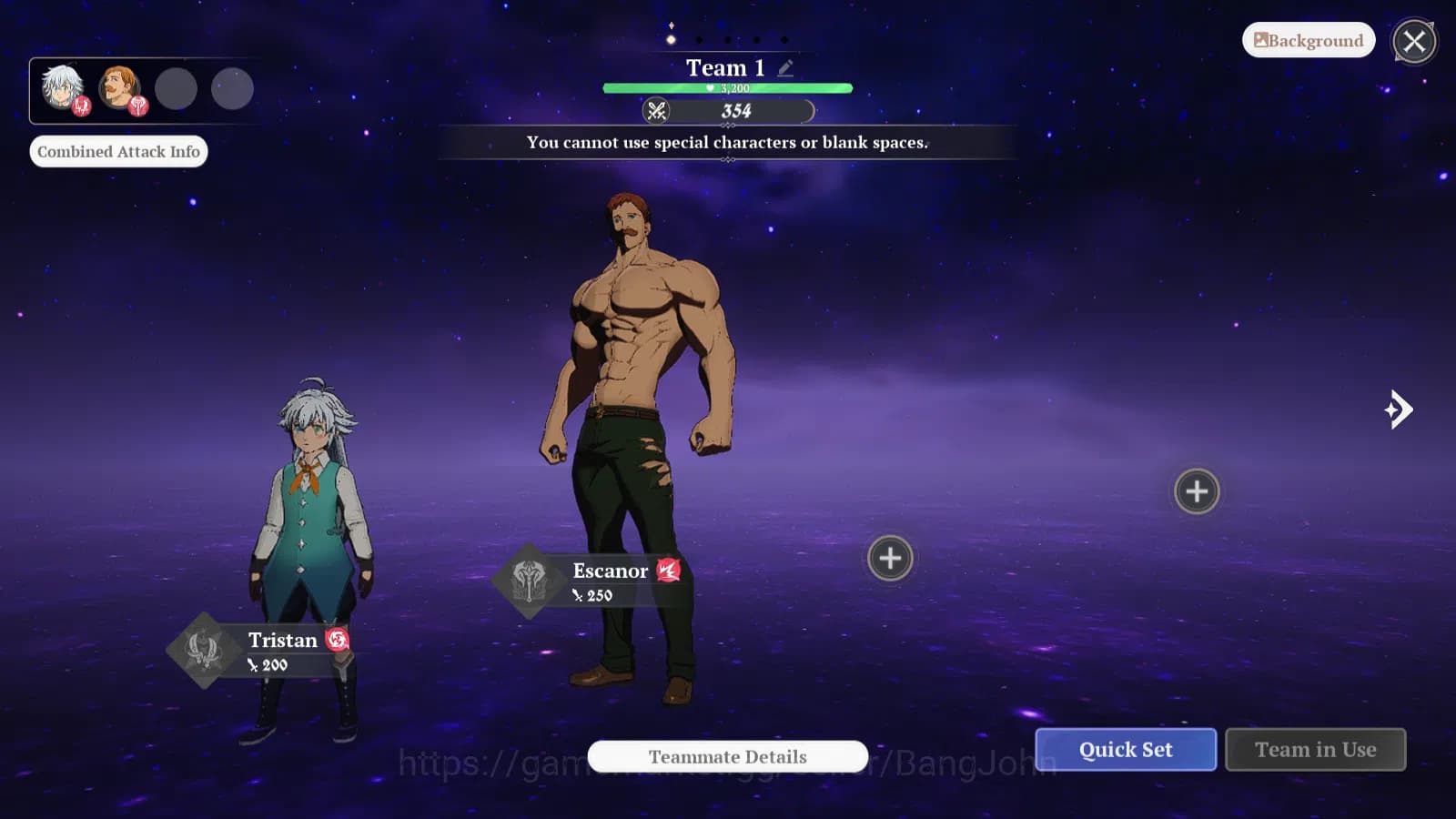Select the first empty team slot circle

tap(174, 88)
